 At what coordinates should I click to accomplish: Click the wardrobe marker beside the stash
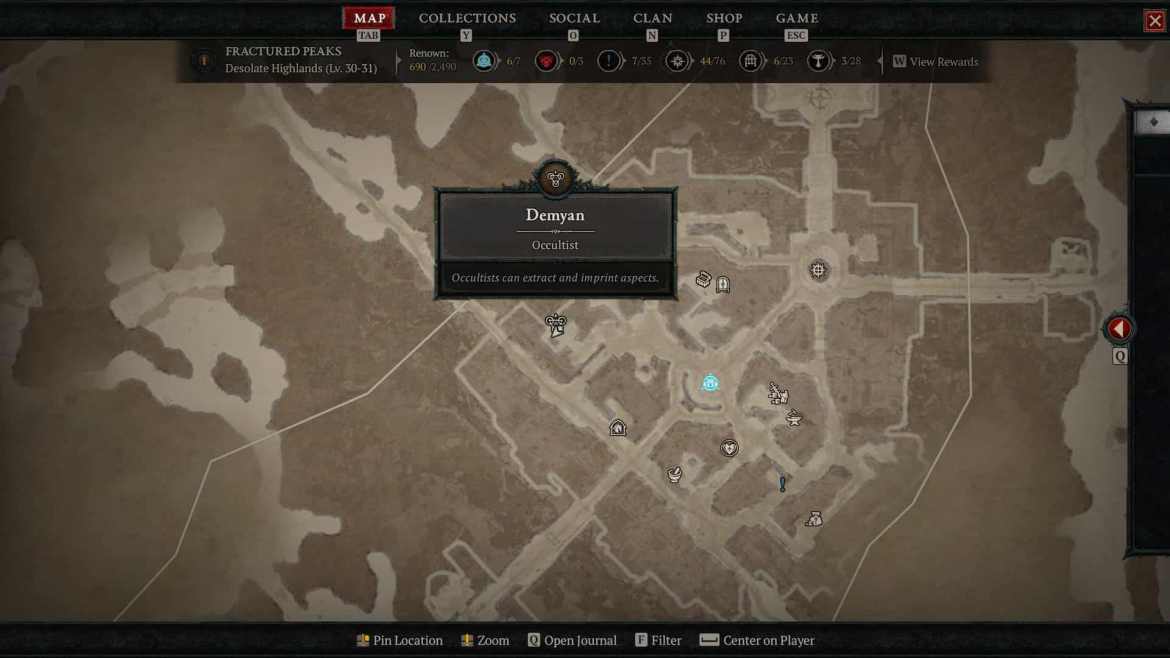[x=723, y=285]
